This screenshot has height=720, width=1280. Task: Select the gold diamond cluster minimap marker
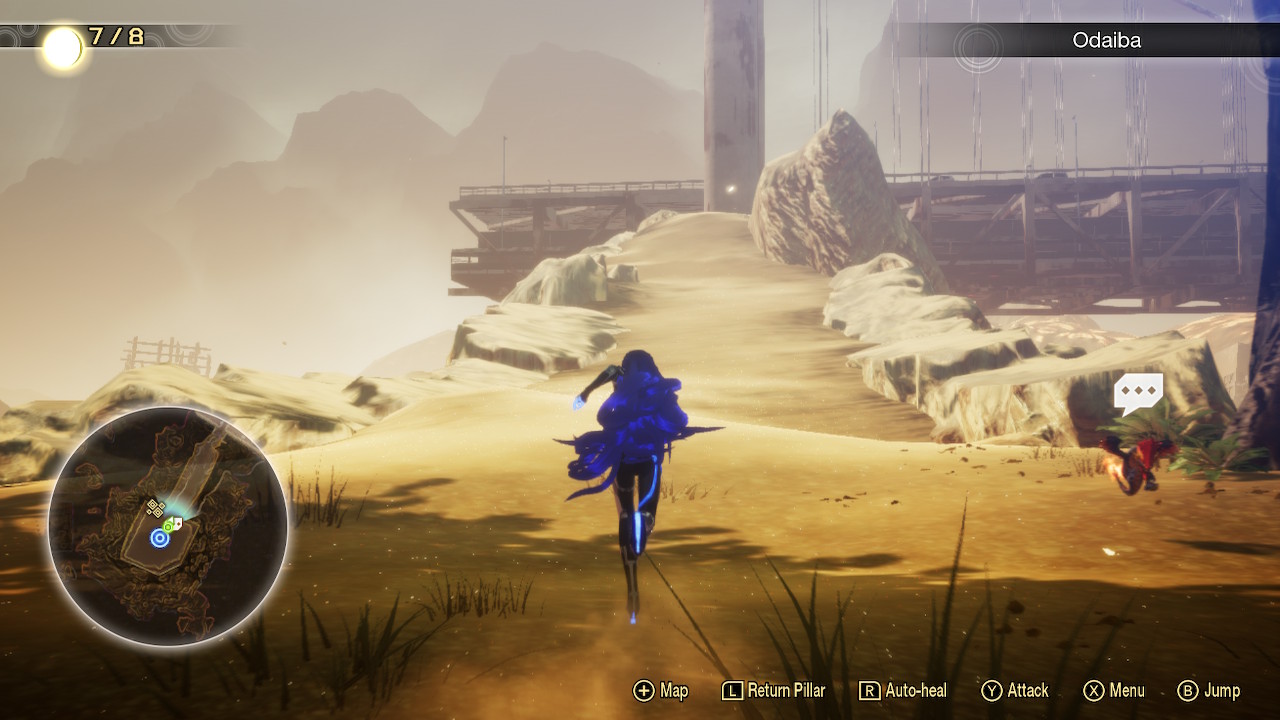click(155, 509)
